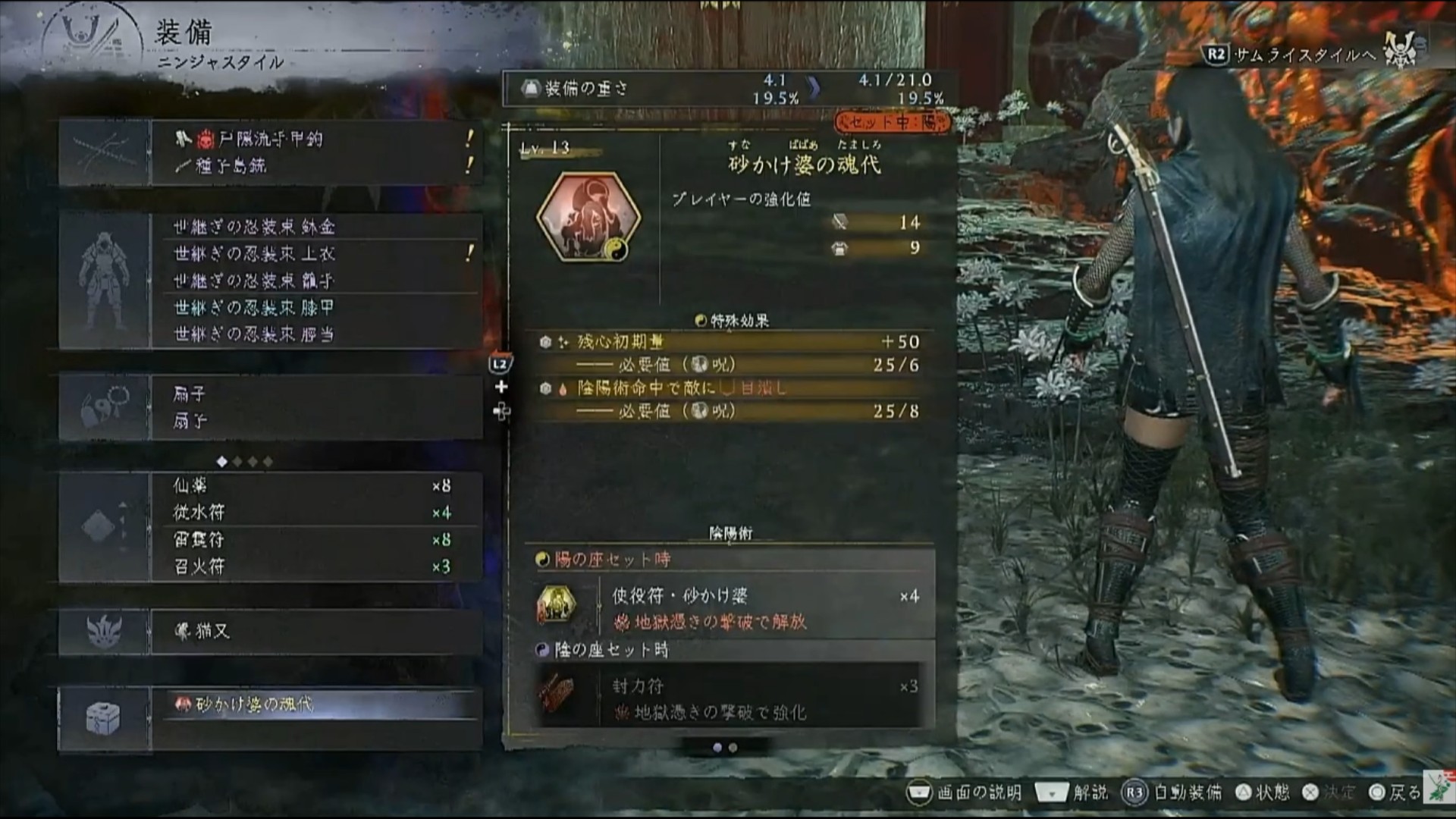Viewport: 1456px width, 819px height.
Task: Go back with the 戻る button
Action: click(1395, 793)
